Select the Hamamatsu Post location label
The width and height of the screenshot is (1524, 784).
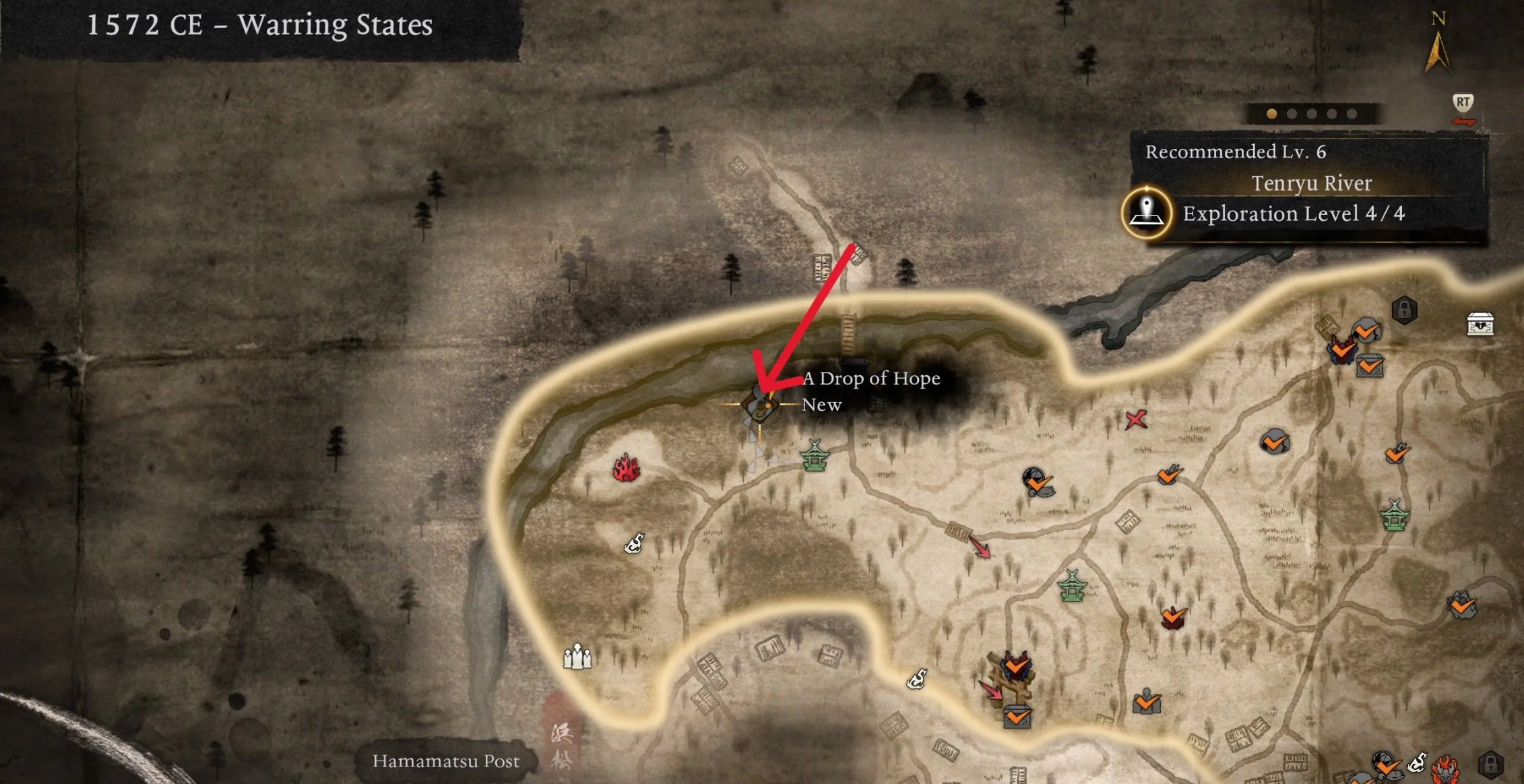[446, 761]
